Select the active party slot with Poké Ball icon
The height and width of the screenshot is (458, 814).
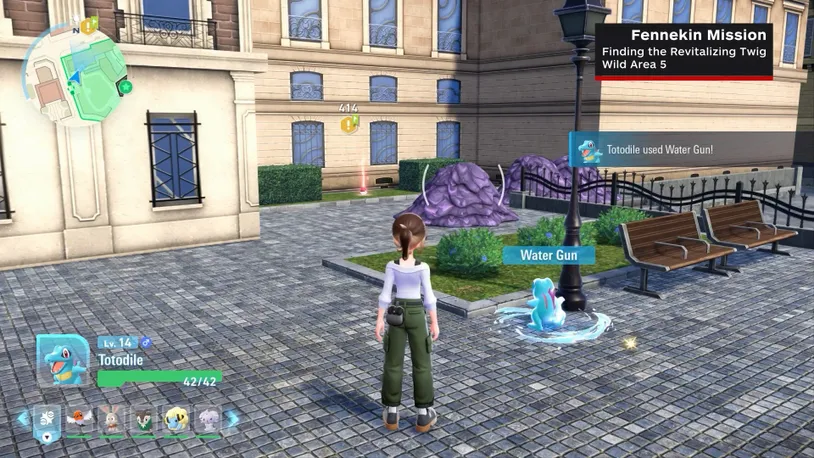pos(47,421)
